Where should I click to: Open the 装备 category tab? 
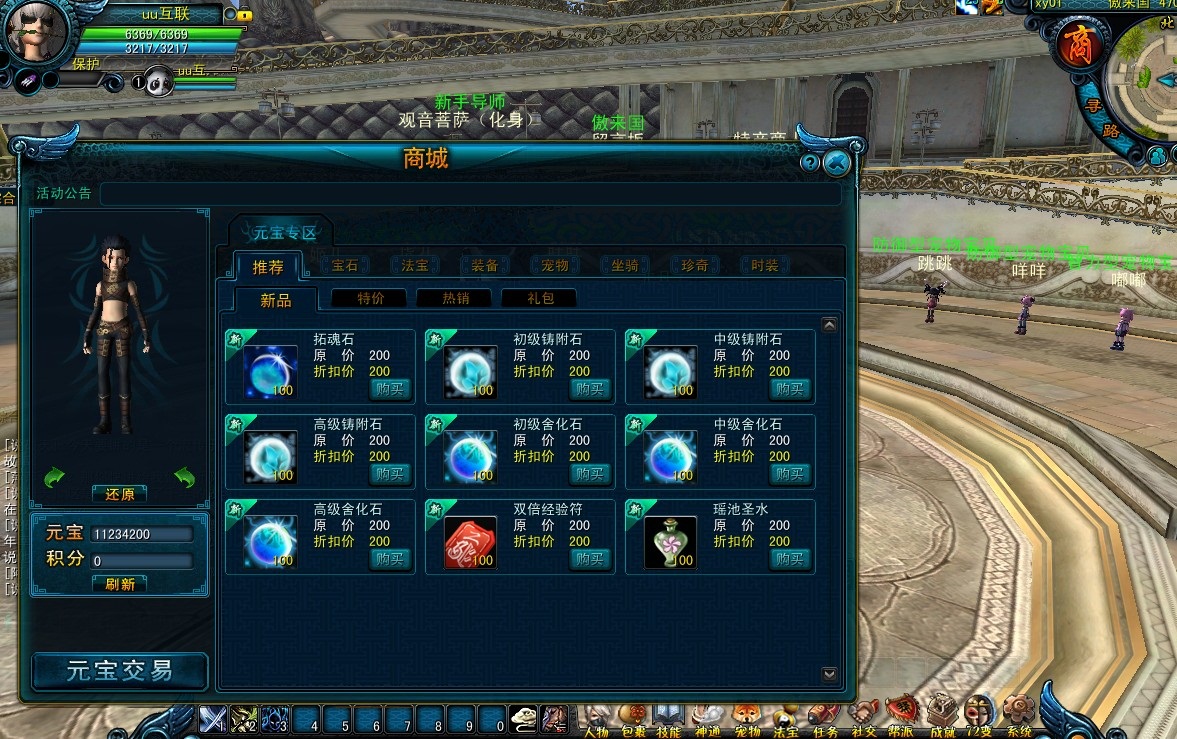[484, 265]
